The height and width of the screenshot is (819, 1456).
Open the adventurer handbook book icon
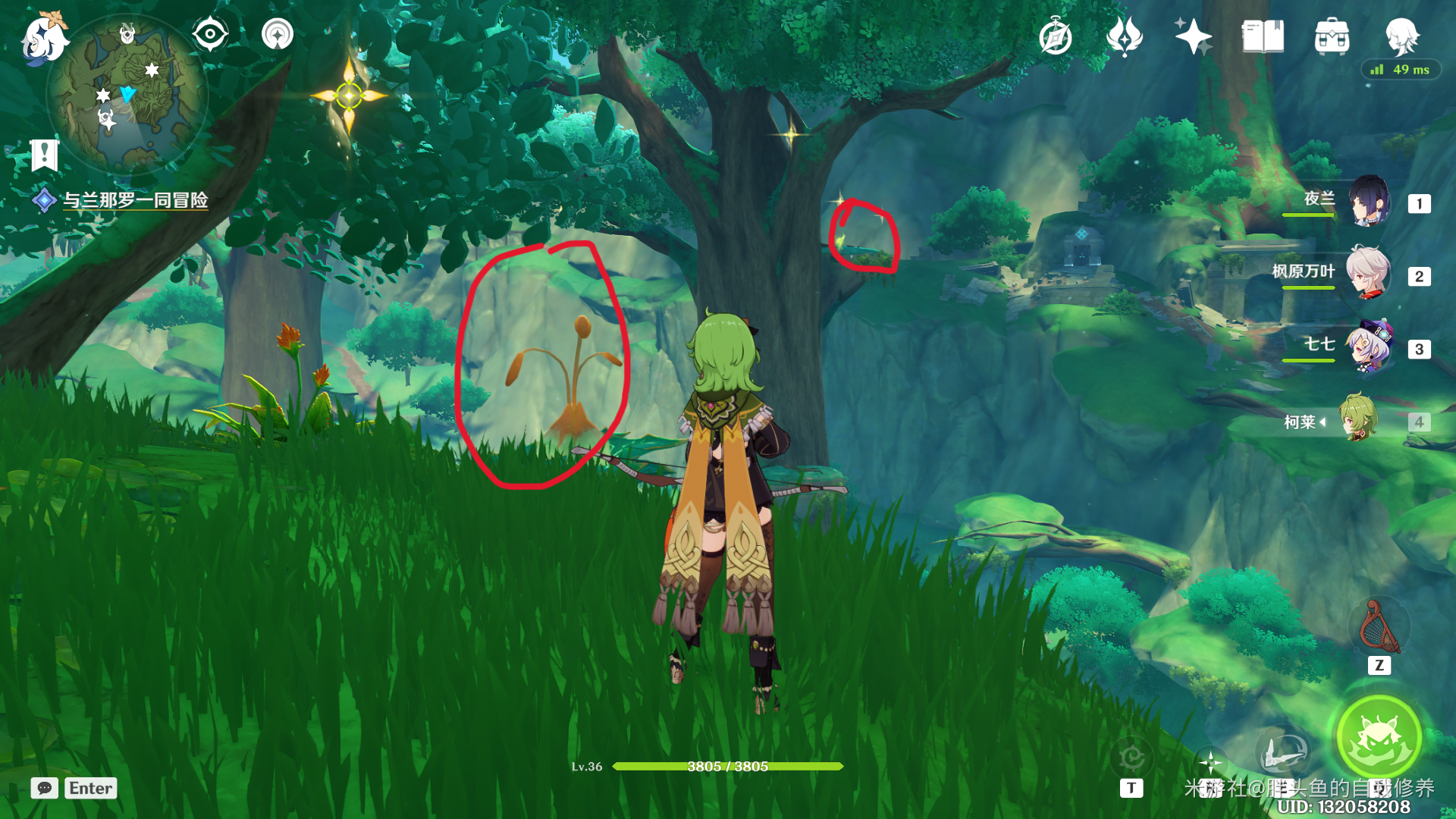pyautogui.click(x=1263, y=36)
